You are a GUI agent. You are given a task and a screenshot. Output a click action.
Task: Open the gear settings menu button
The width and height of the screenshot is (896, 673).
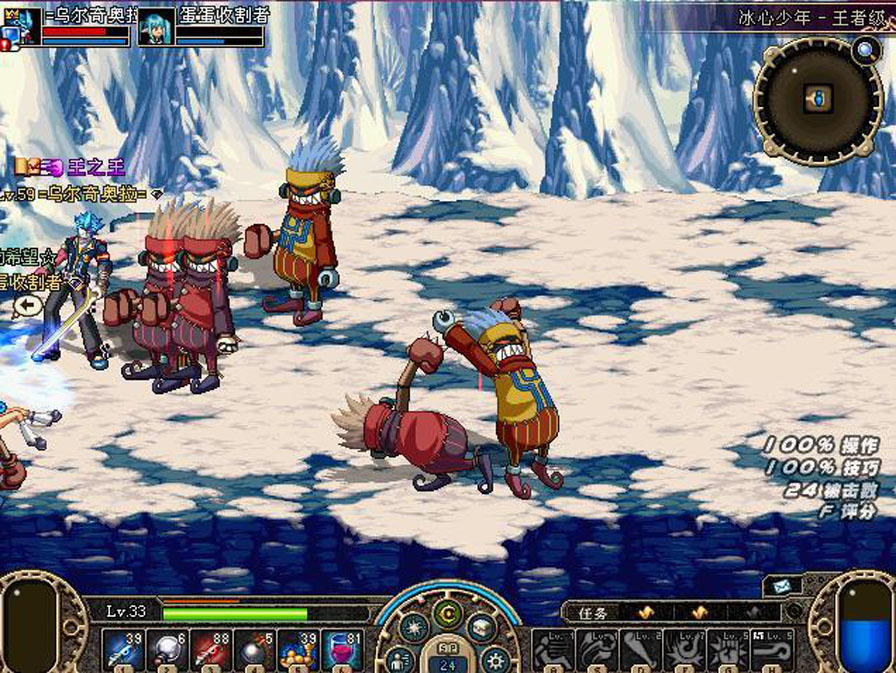point(495,659)
